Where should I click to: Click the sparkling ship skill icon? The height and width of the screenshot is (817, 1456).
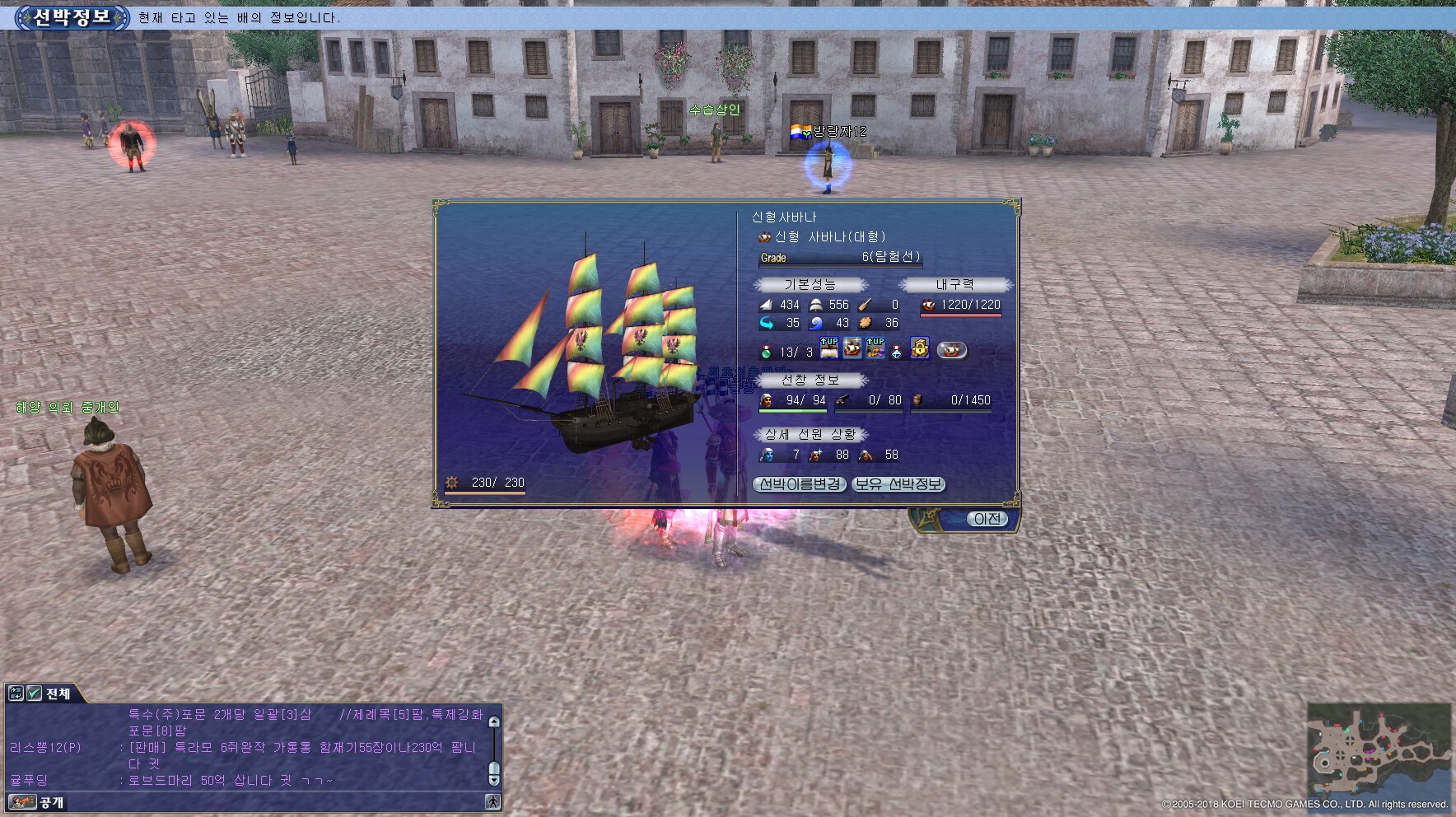[852, 348]
